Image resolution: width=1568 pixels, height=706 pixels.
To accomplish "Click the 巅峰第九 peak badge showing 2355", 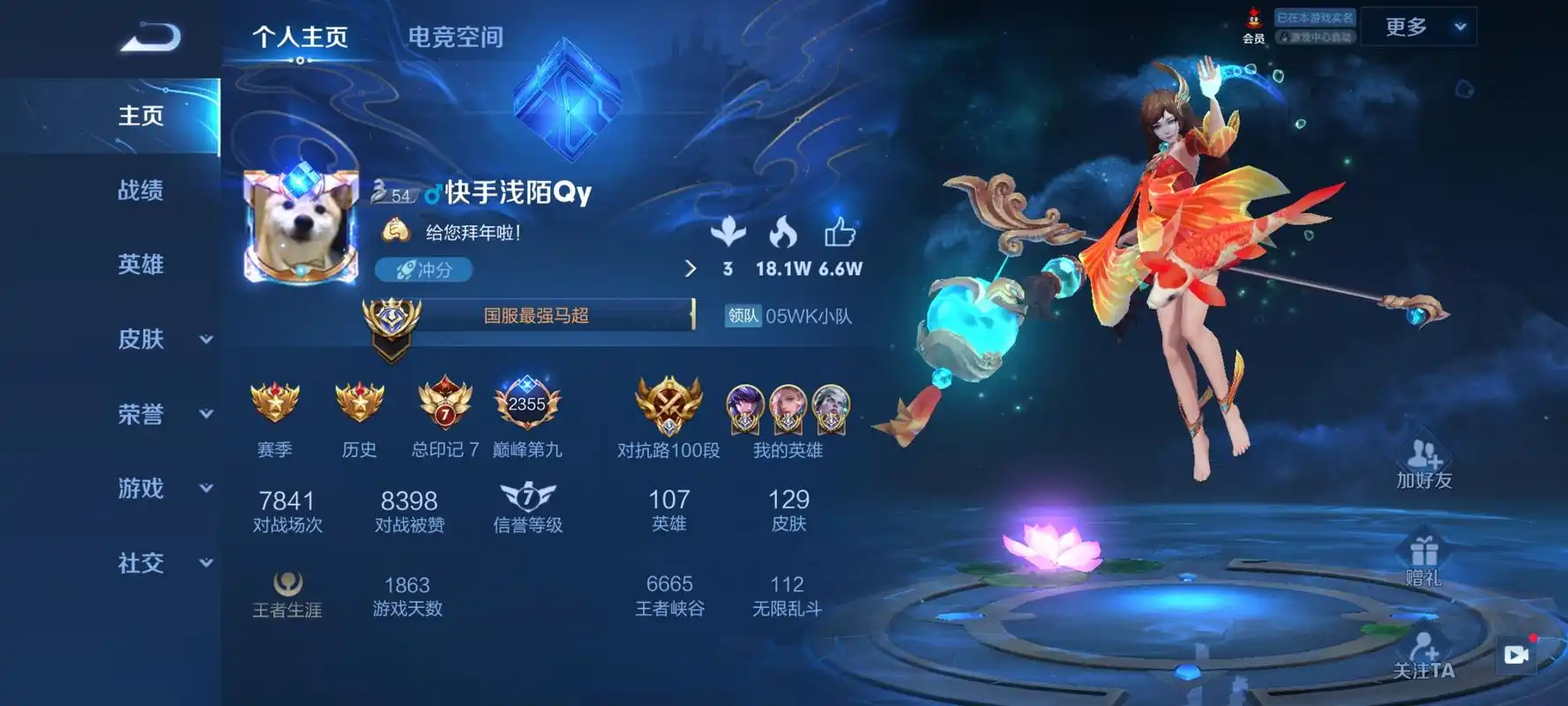I will [x=525, y=406].
